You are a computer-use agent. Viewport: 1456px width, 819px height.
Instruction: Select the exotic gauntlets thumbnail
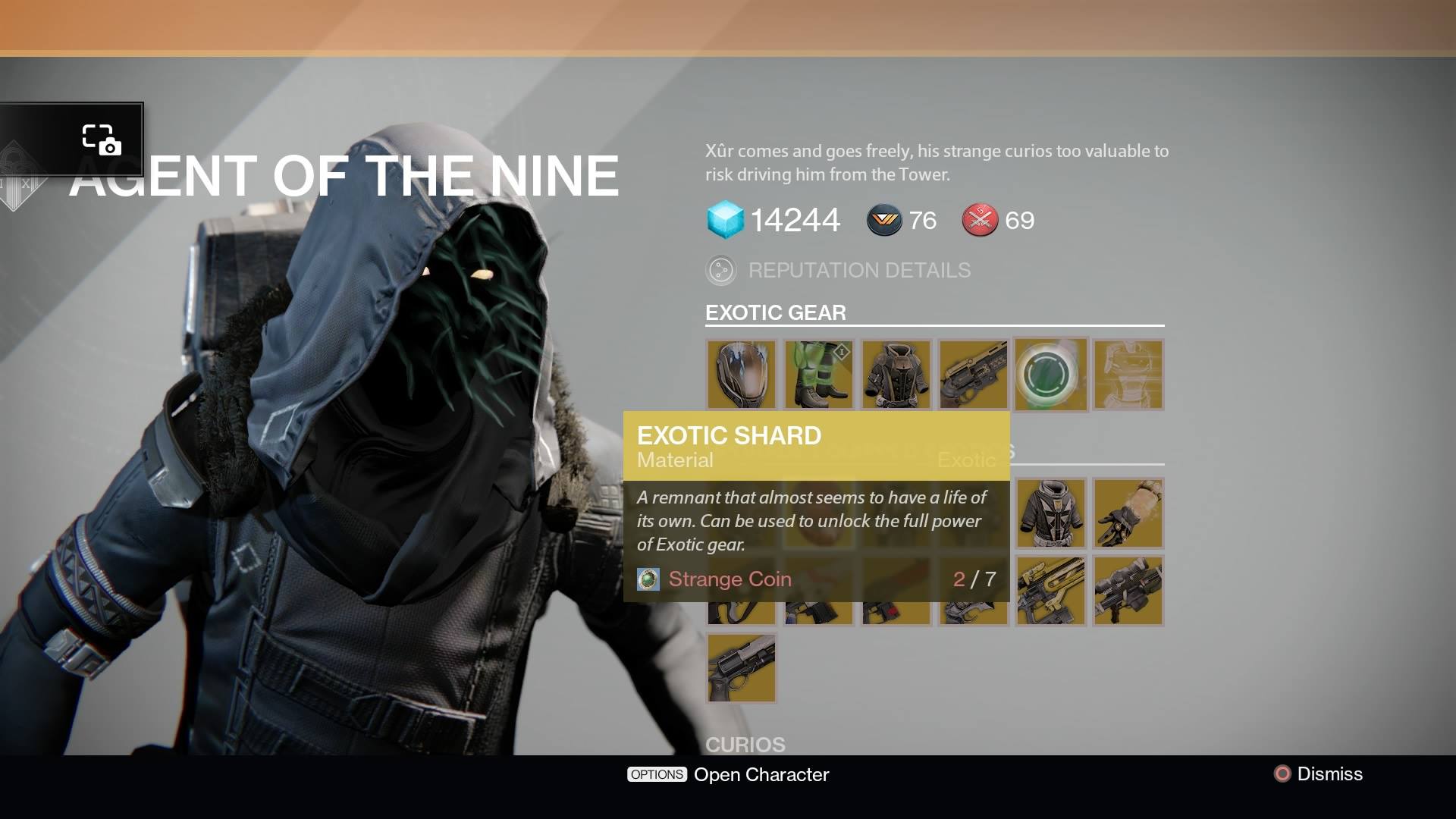[1128, 514]
